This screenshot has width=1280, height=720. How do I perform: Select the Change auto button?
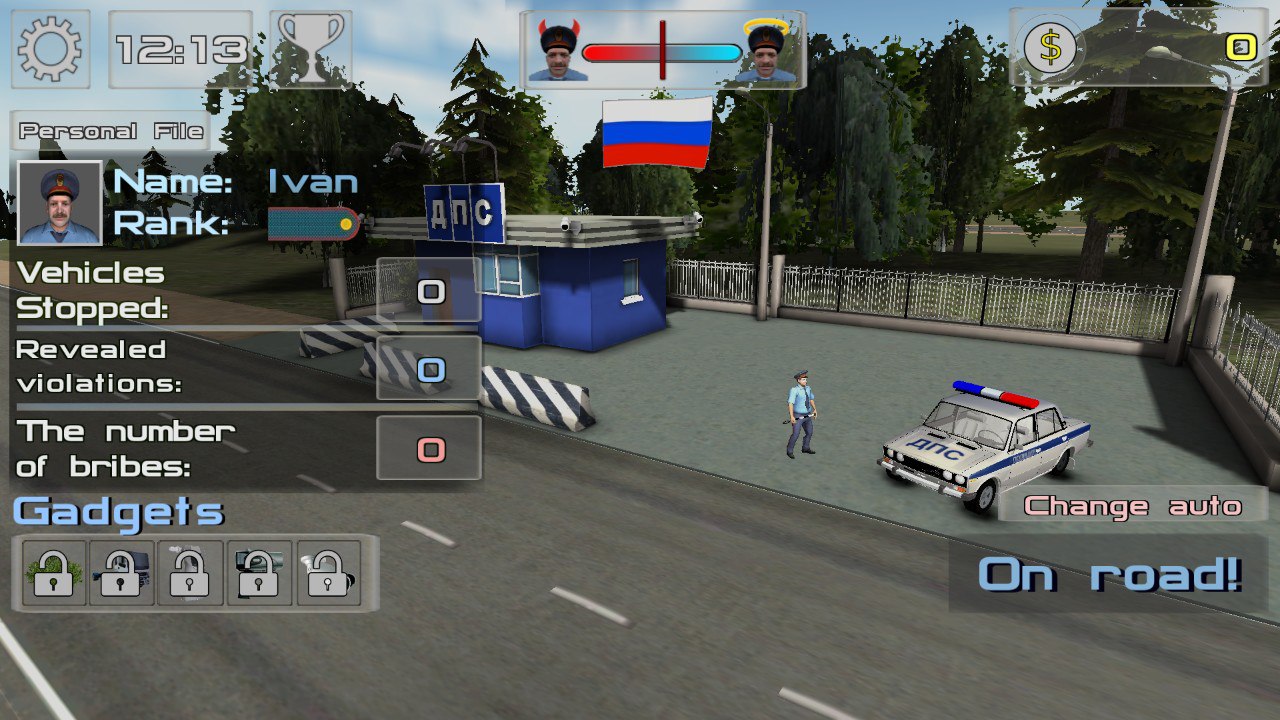coord(1132,506)
